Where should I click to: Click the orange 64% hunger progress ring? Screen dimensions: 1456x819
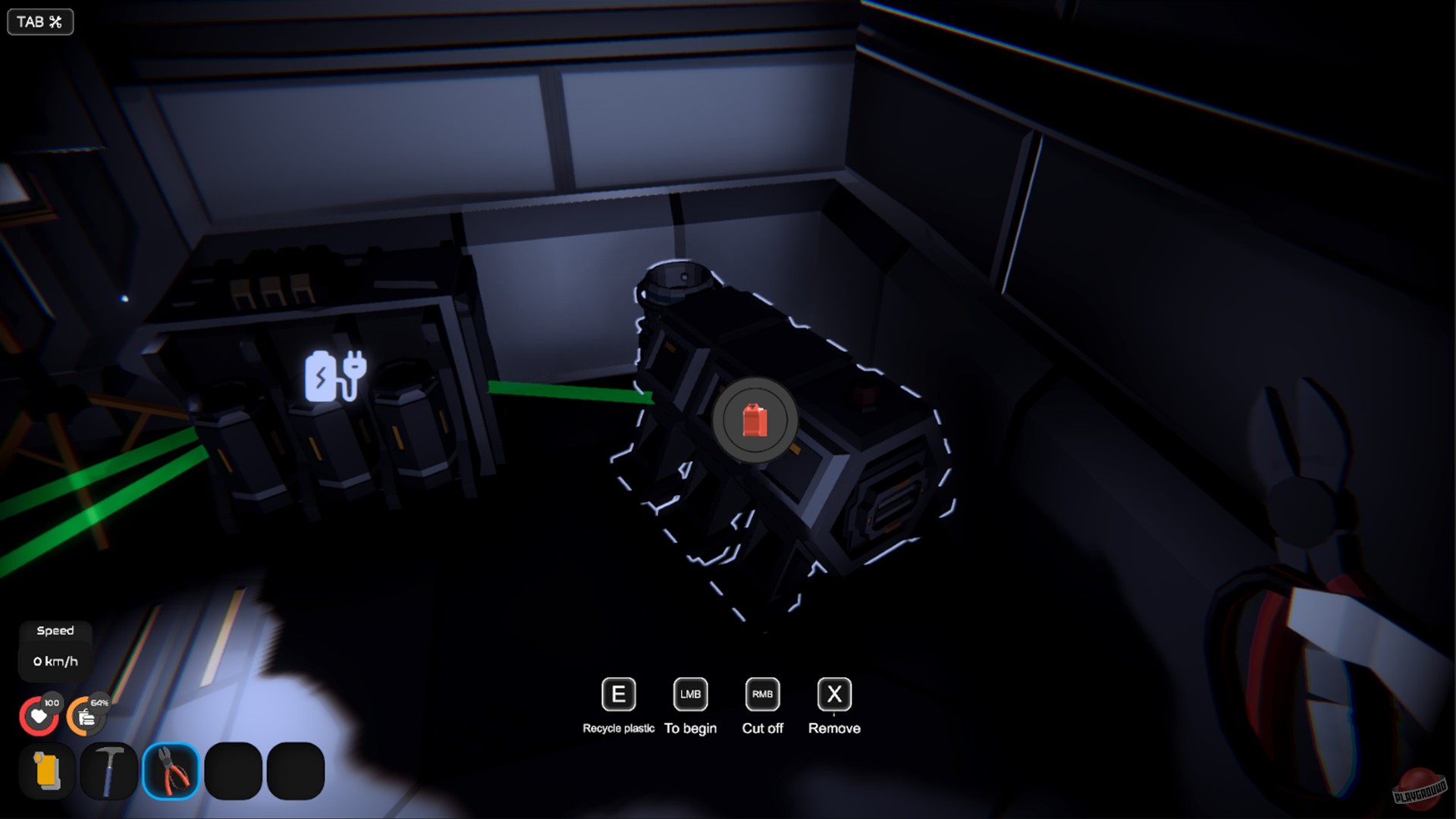pos(99,701)
